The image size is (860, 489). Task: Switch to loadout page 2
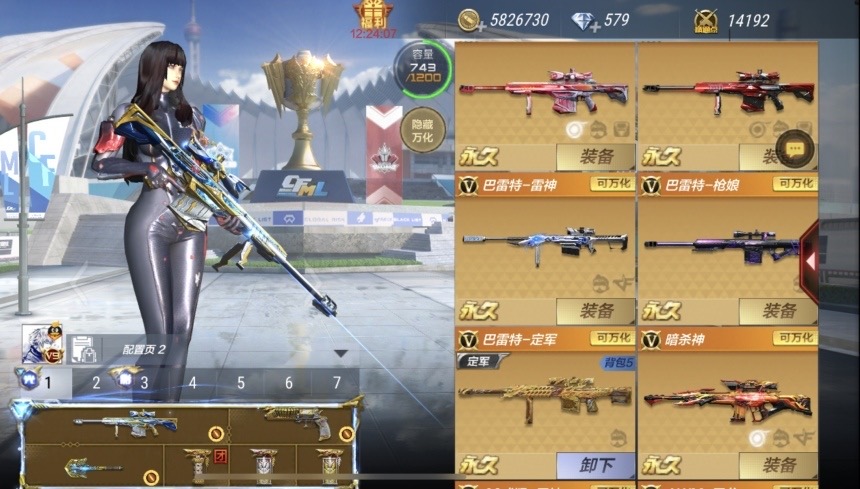click(x=96, y=382)
